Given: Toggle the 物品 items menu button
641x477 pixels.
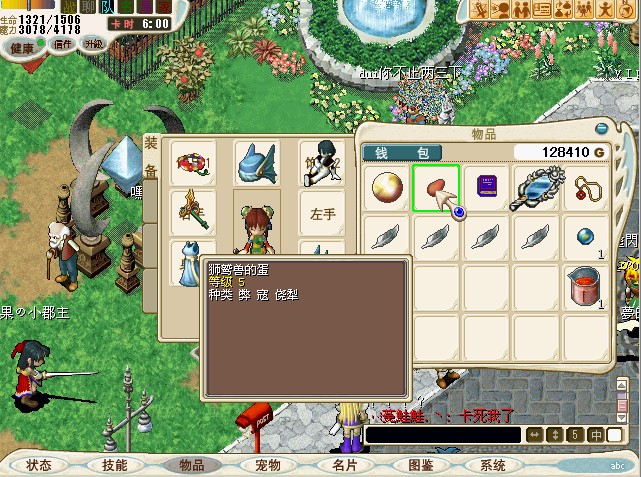Looking at the screenshot, I should click(x=191, y=465).
